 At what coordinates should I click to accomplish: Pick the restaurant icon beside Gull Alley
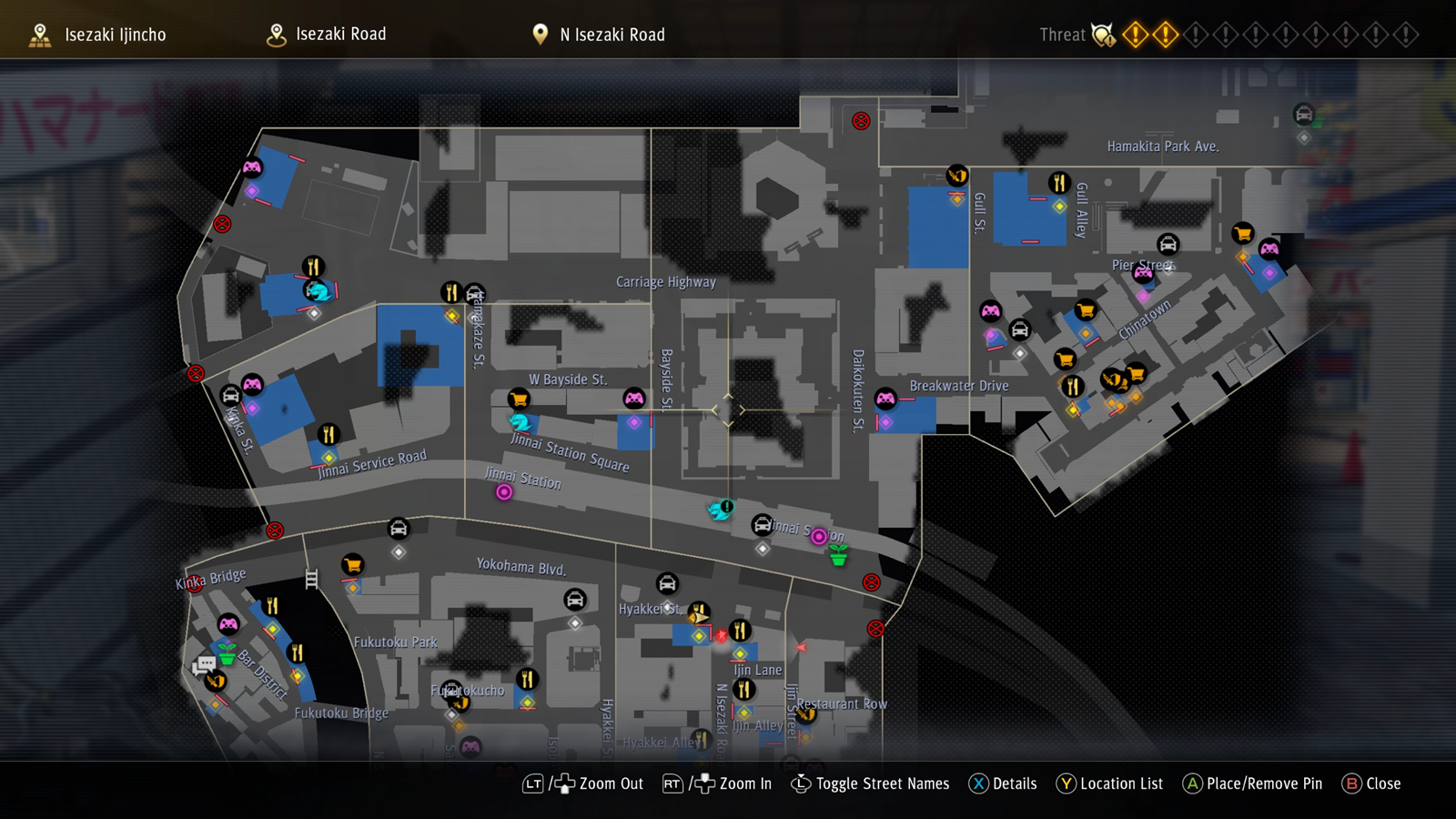(x=1058, y=183)
